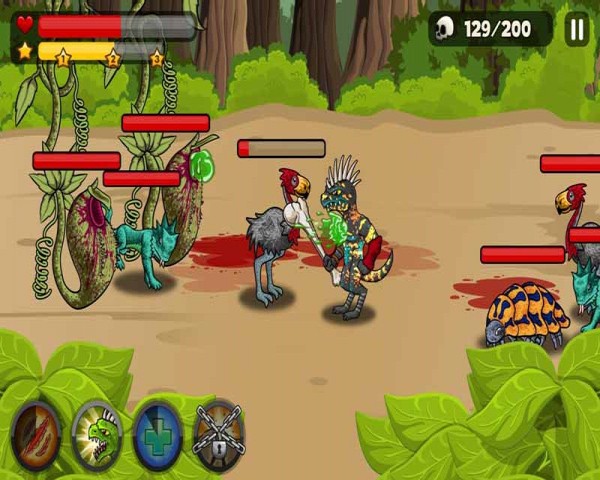Pause the game with the pause button
Image resolution: width=600 pixels, height=480 pixels.
click(577, 28)
